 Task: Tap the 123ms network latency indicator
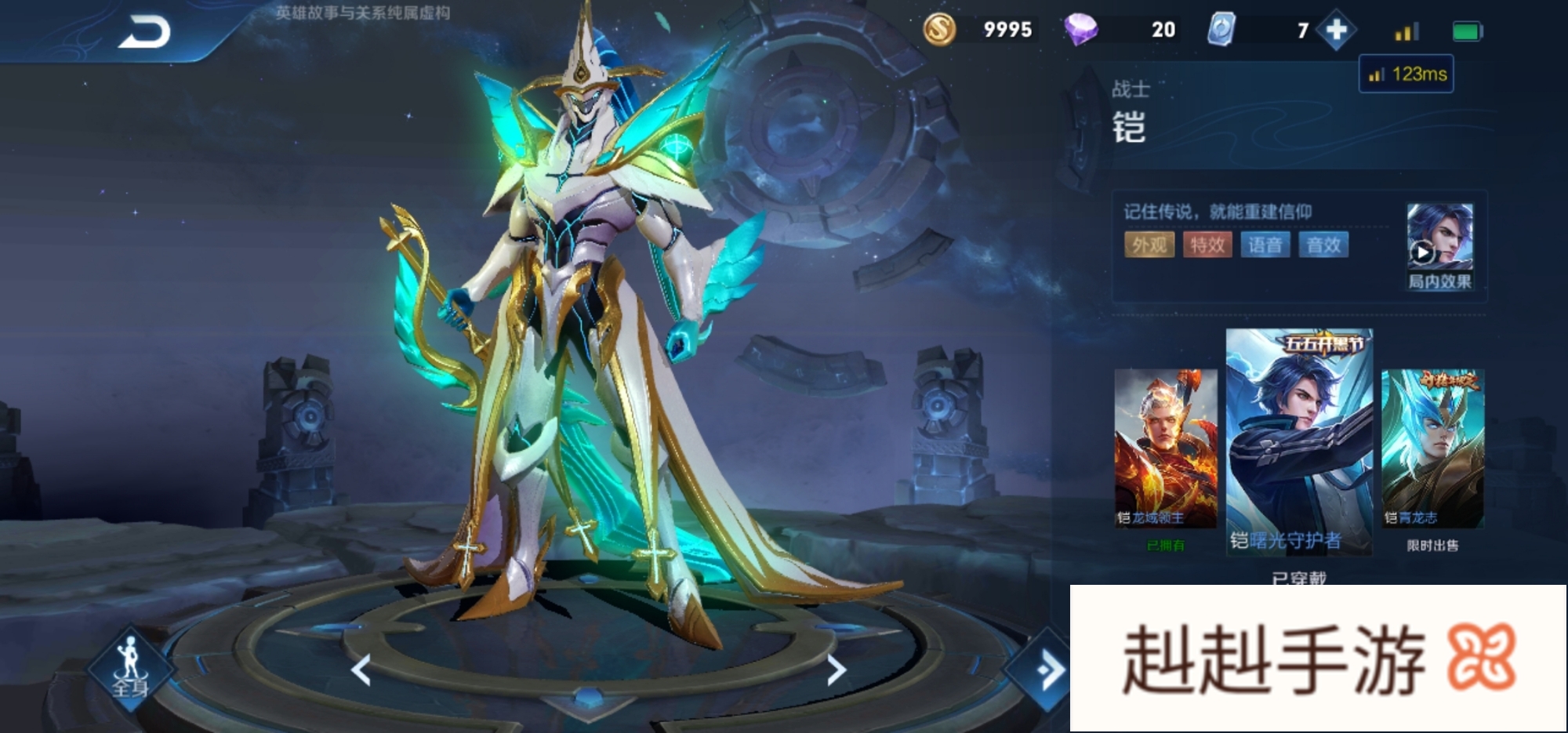1406,74
